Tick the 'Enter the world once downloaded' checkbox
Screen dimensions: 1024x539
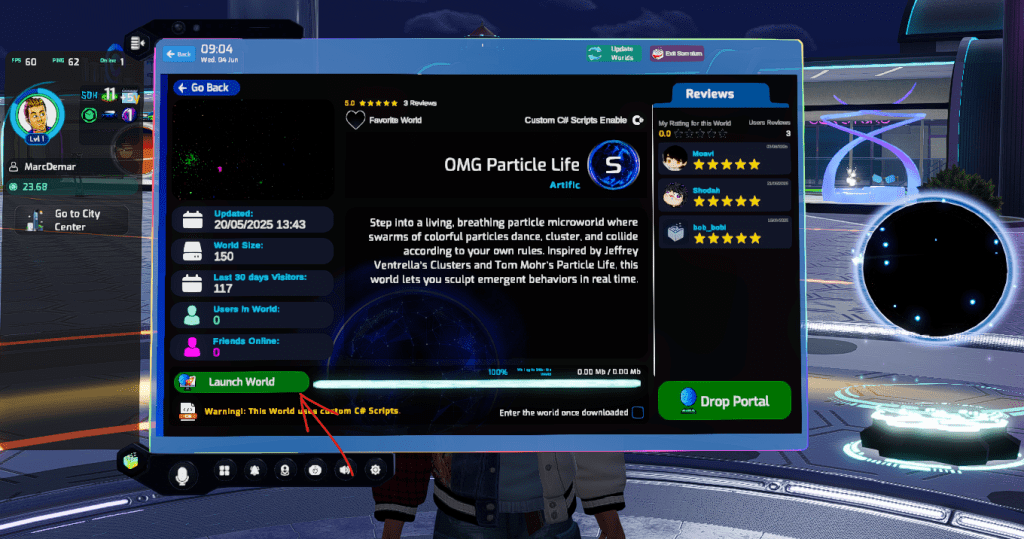638,412
